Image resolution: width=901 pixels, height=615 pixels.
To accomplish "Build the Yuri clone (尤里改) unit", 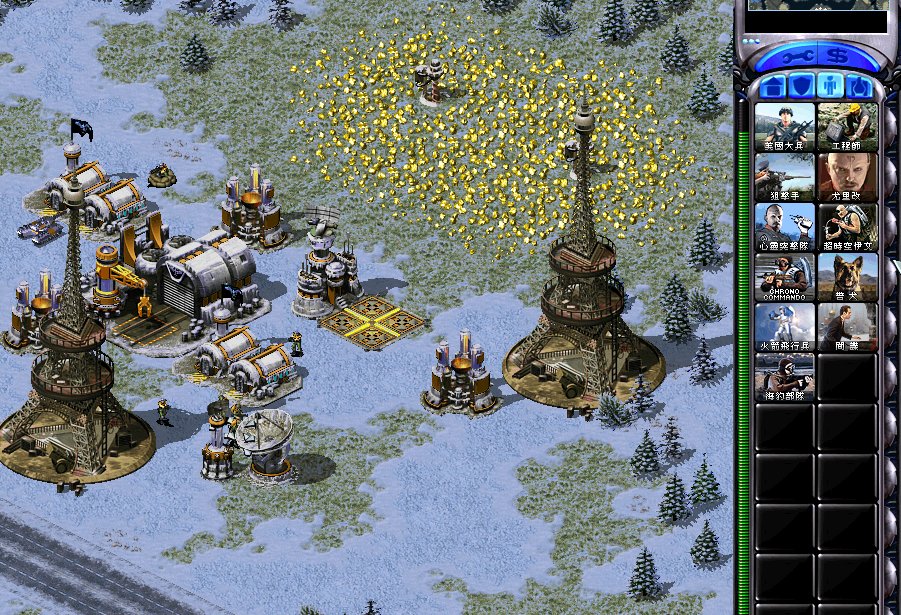I will (x=847, y=177).
